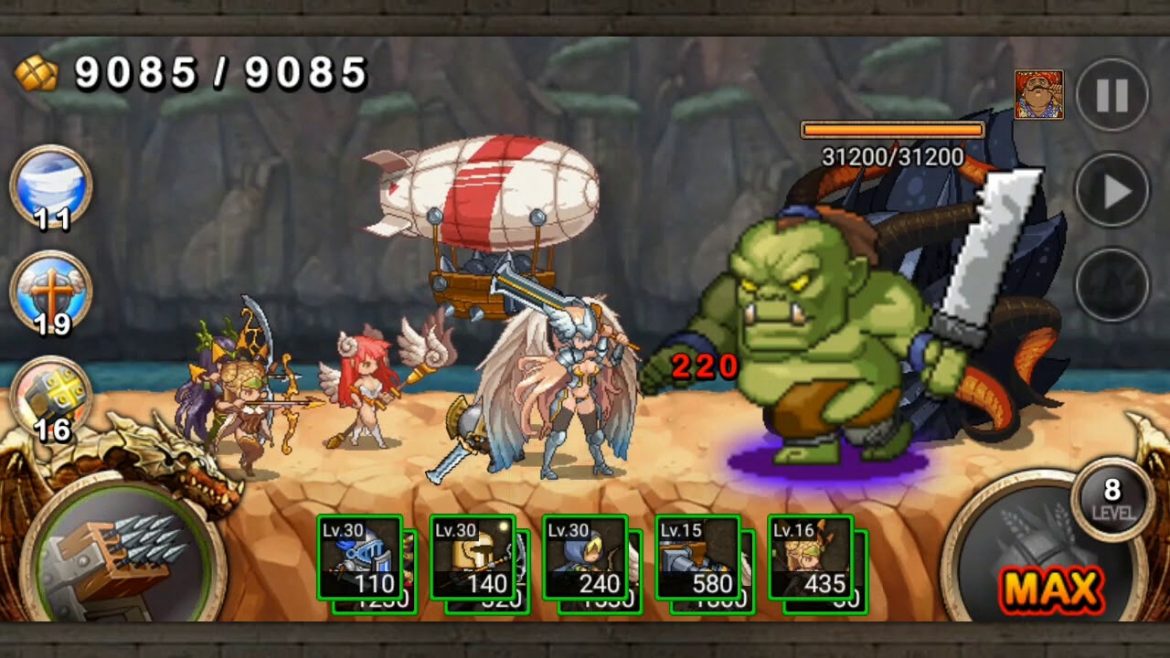This screenshot has height=658, width=1170.
Task: Tap the play speed arrow button
Action: pyautogui.click(x=1112, y=190)
